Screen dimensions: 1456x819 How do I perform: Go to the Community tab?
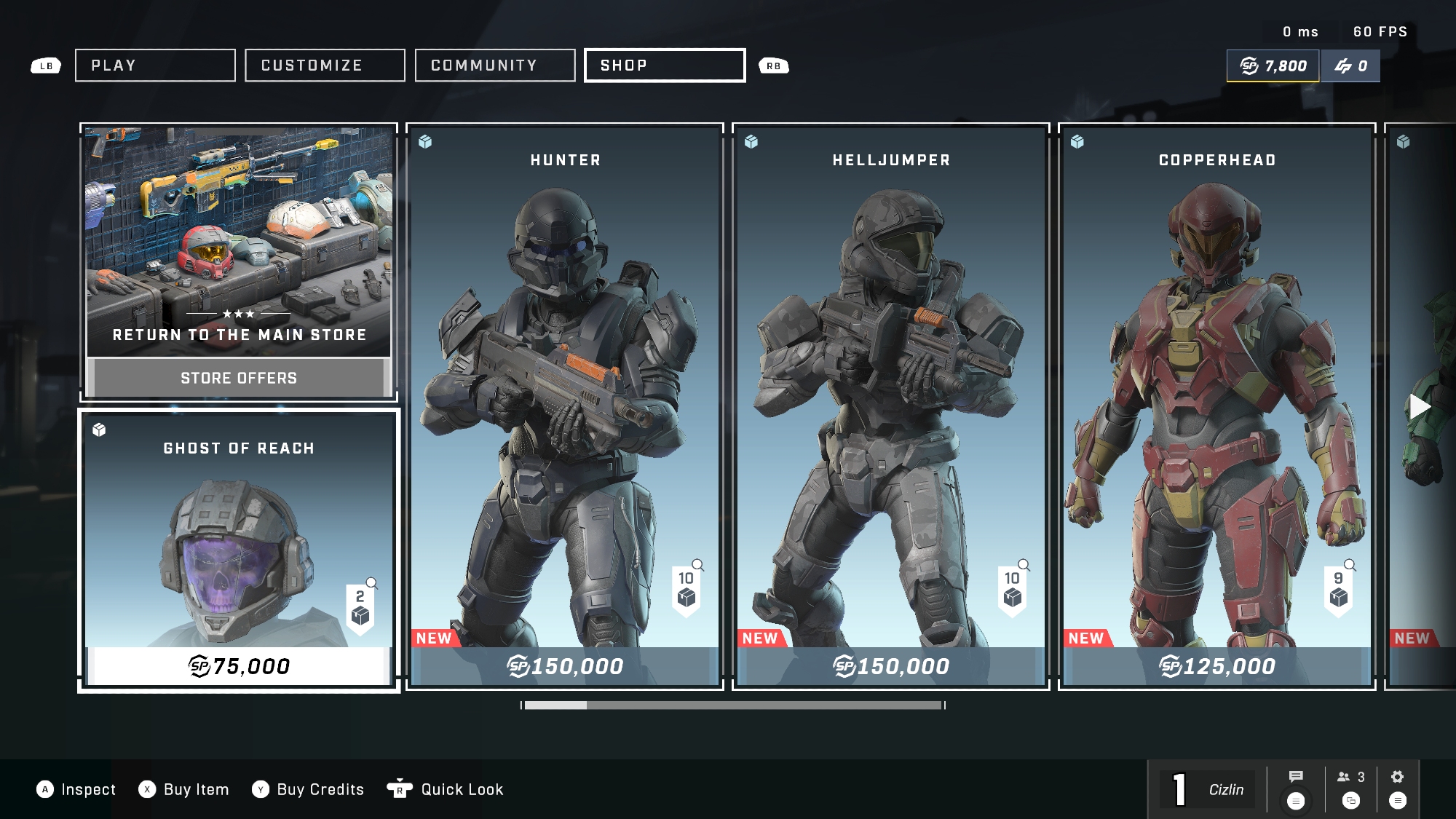495,66
